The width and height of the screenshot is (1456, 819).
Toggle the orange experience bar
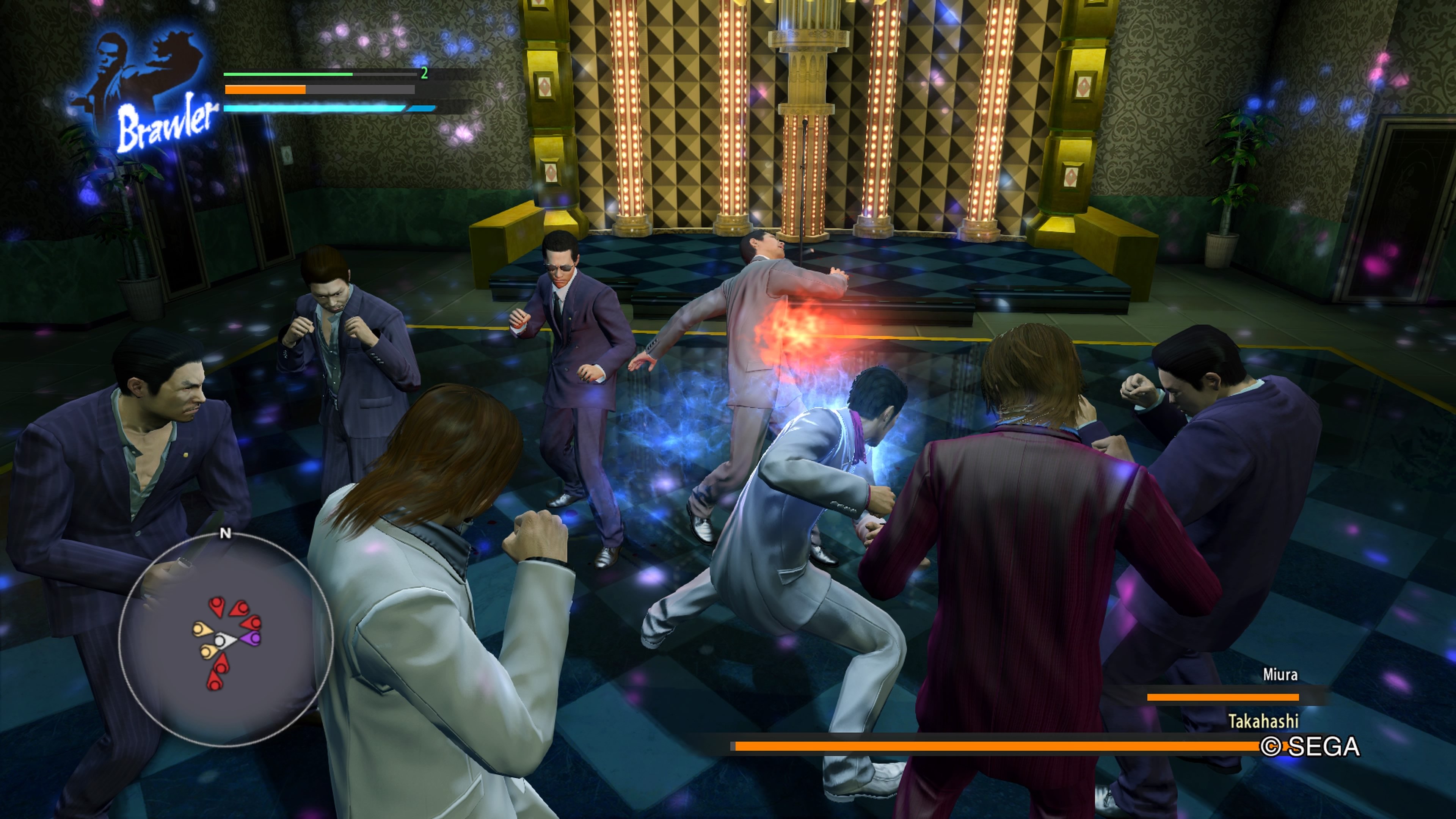tap(266, 90)
